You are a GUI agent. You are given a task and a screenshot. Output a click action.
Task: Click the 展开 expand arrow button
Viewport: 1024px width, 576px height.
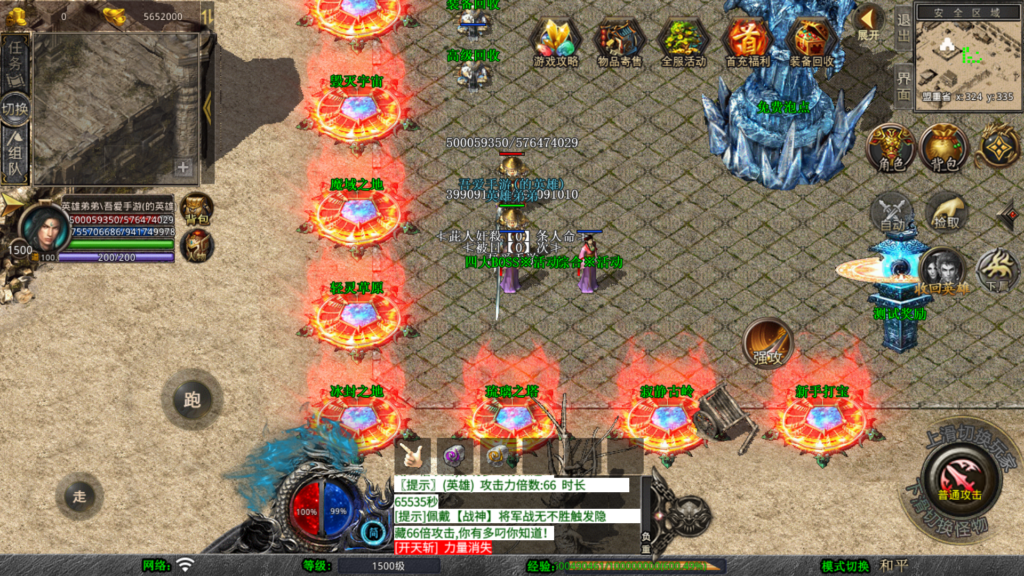(868, 22)
